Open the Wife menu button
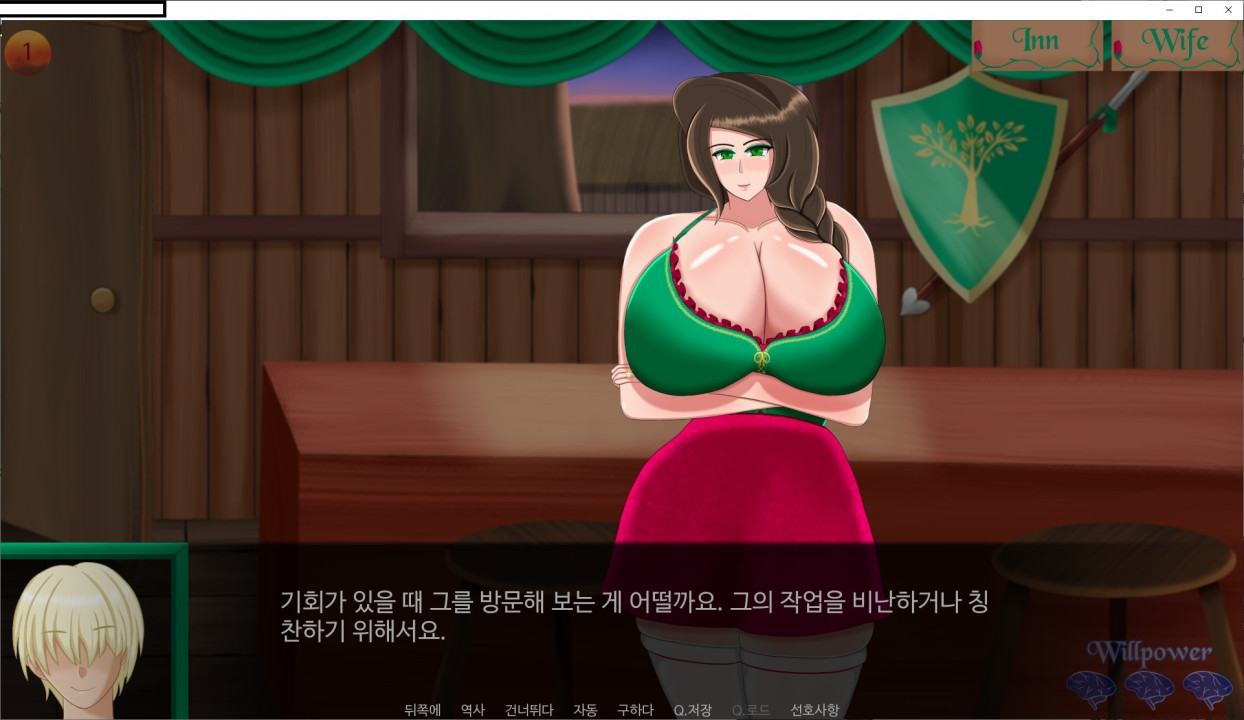Image resolution: width=1244 pixels, height=720 pixels. [1175, 44]
